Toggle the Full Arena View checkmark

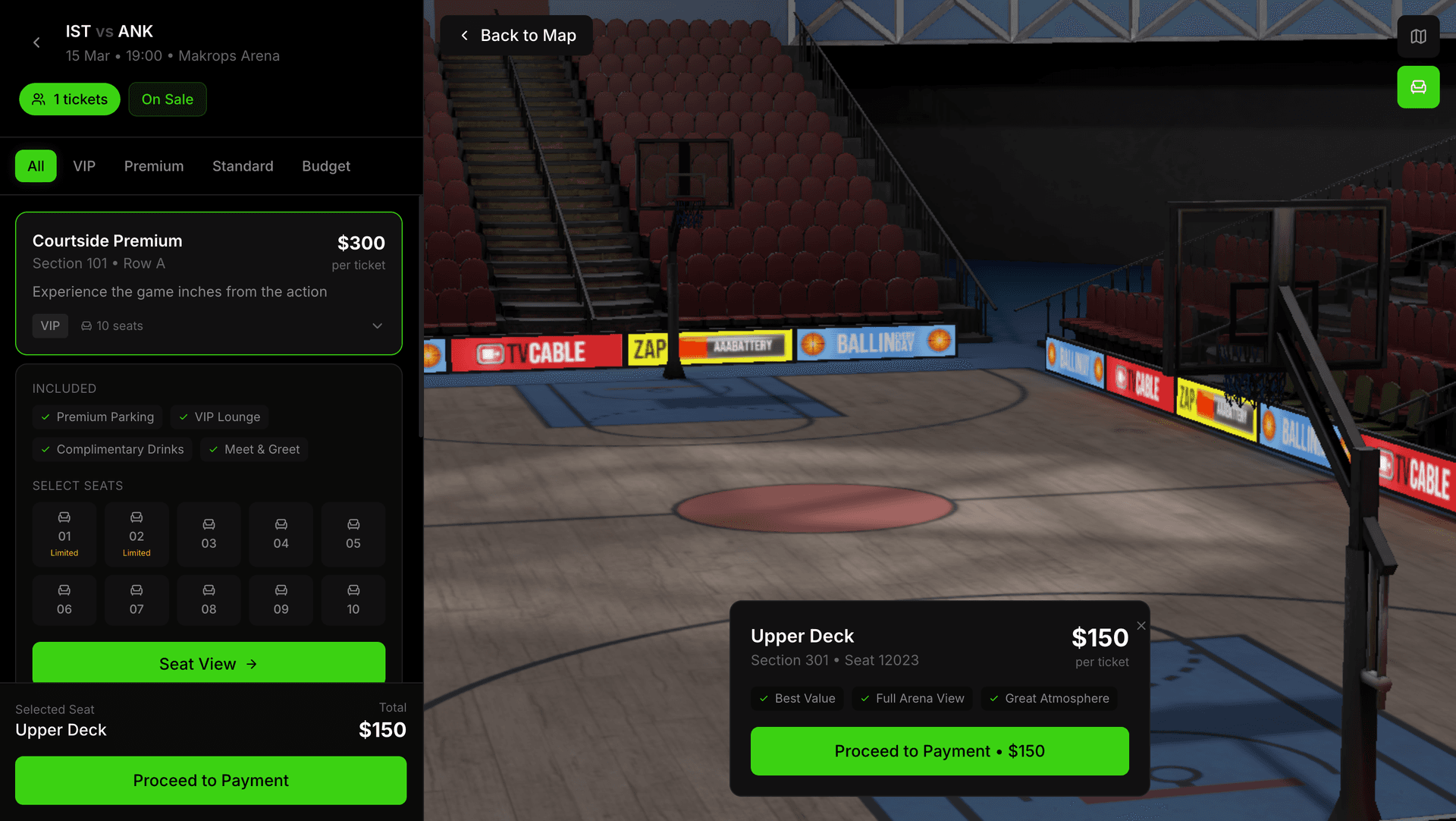(x=912, y=698)
